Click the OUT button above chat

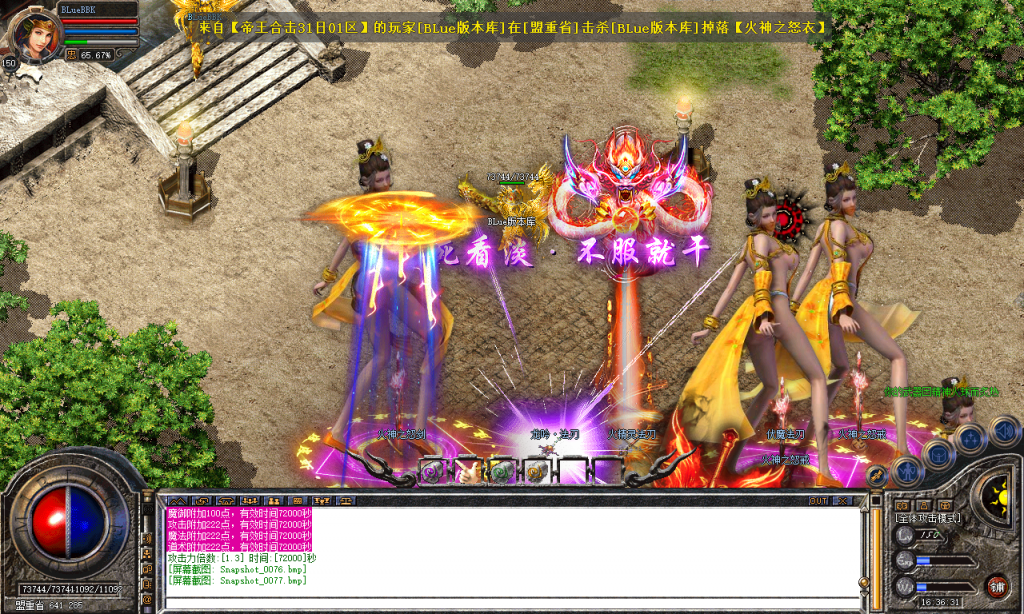[818, 500]
